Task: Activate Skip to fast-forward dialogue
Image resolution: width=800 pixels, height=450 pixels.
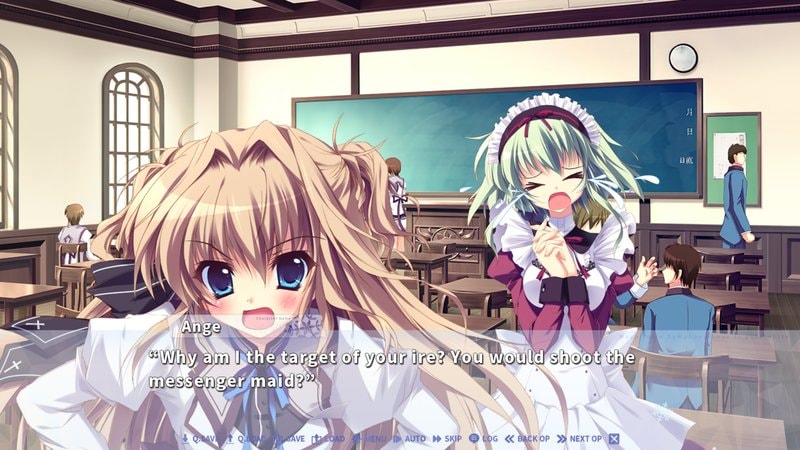Action: pyautogui.click(x=448, y=439)
